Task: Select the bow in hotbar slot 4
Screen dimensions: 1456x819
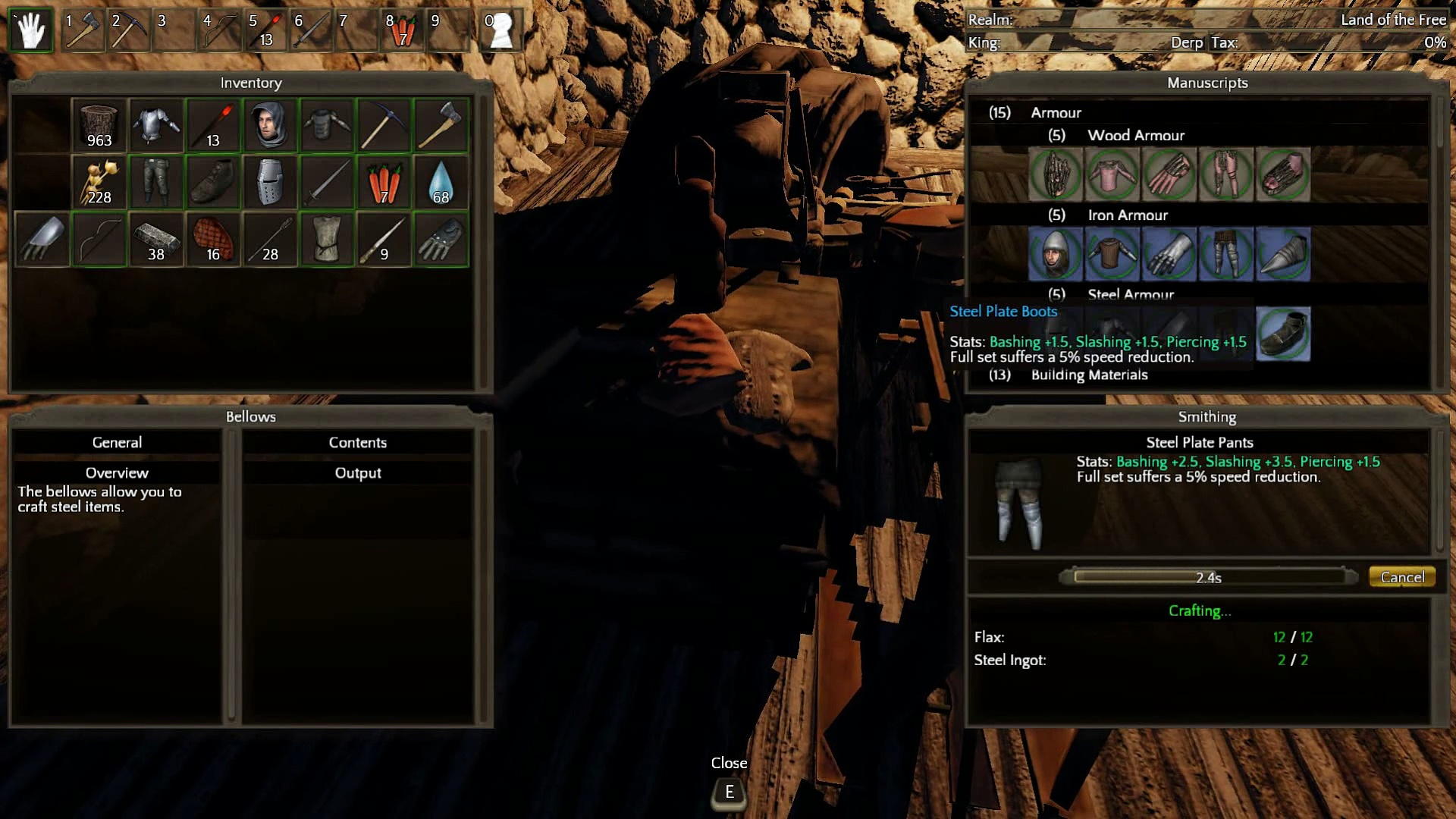Action: (x=220, y=30)
